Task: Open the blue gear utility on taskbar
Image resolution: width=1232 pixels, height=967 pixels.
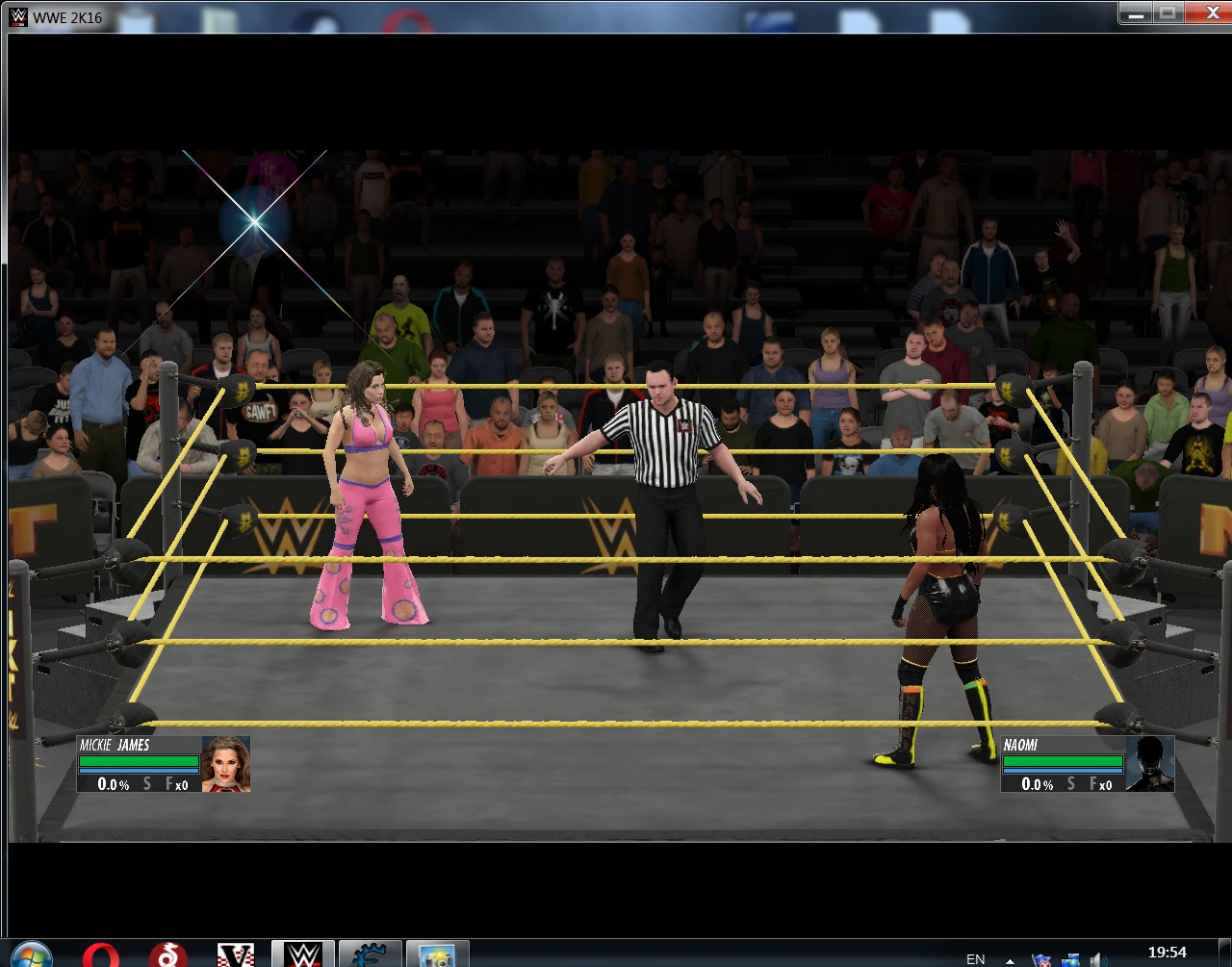Action: click(x=371, y=954)
